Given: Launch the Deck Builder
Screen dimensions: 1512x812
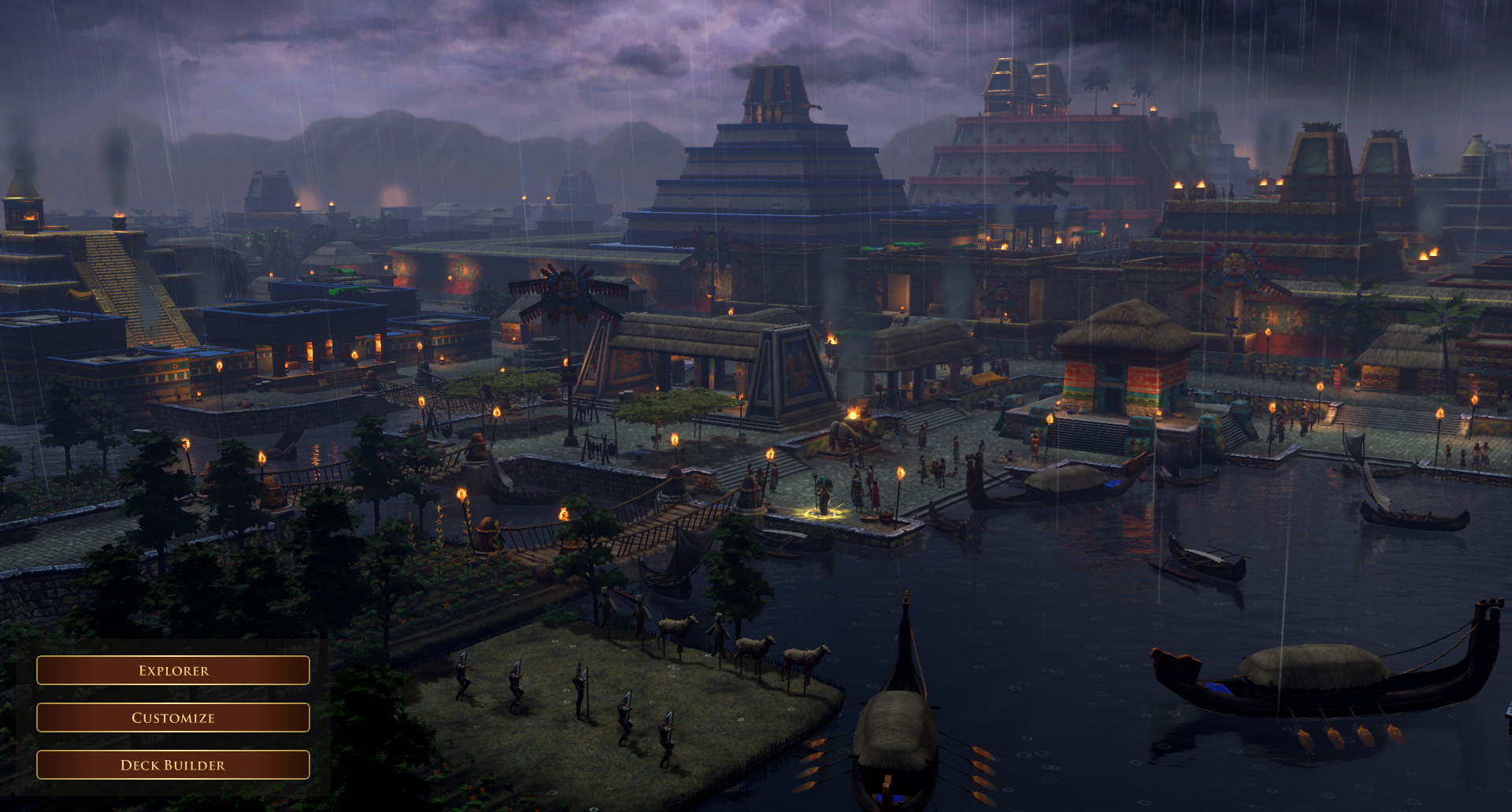Looking at the screenshot, I should point(173,765).
